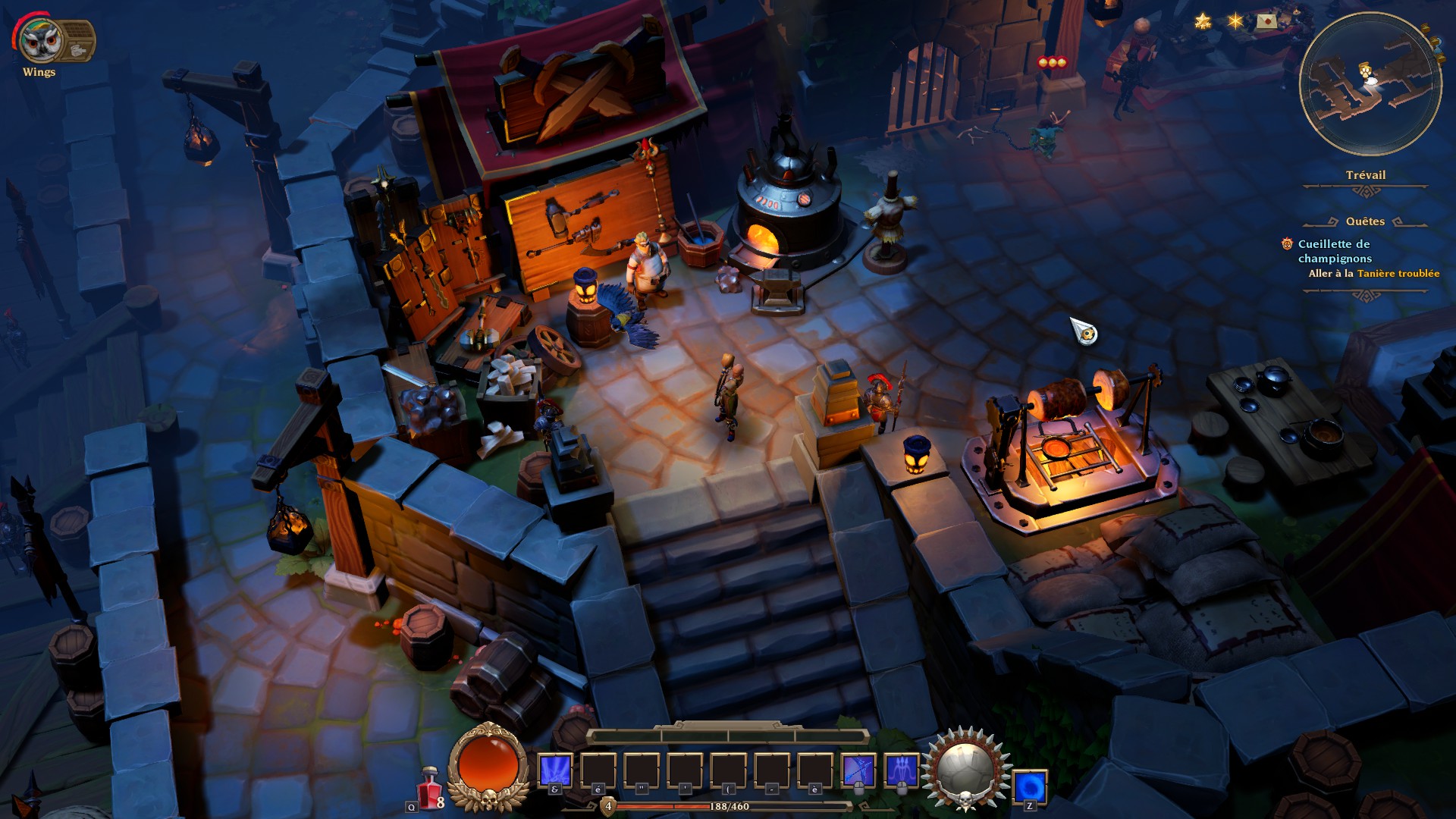Viewport: 1456px width, 819px height.
Task: Select the triple arrow mouse skill
Action: [x=901, y=770]
